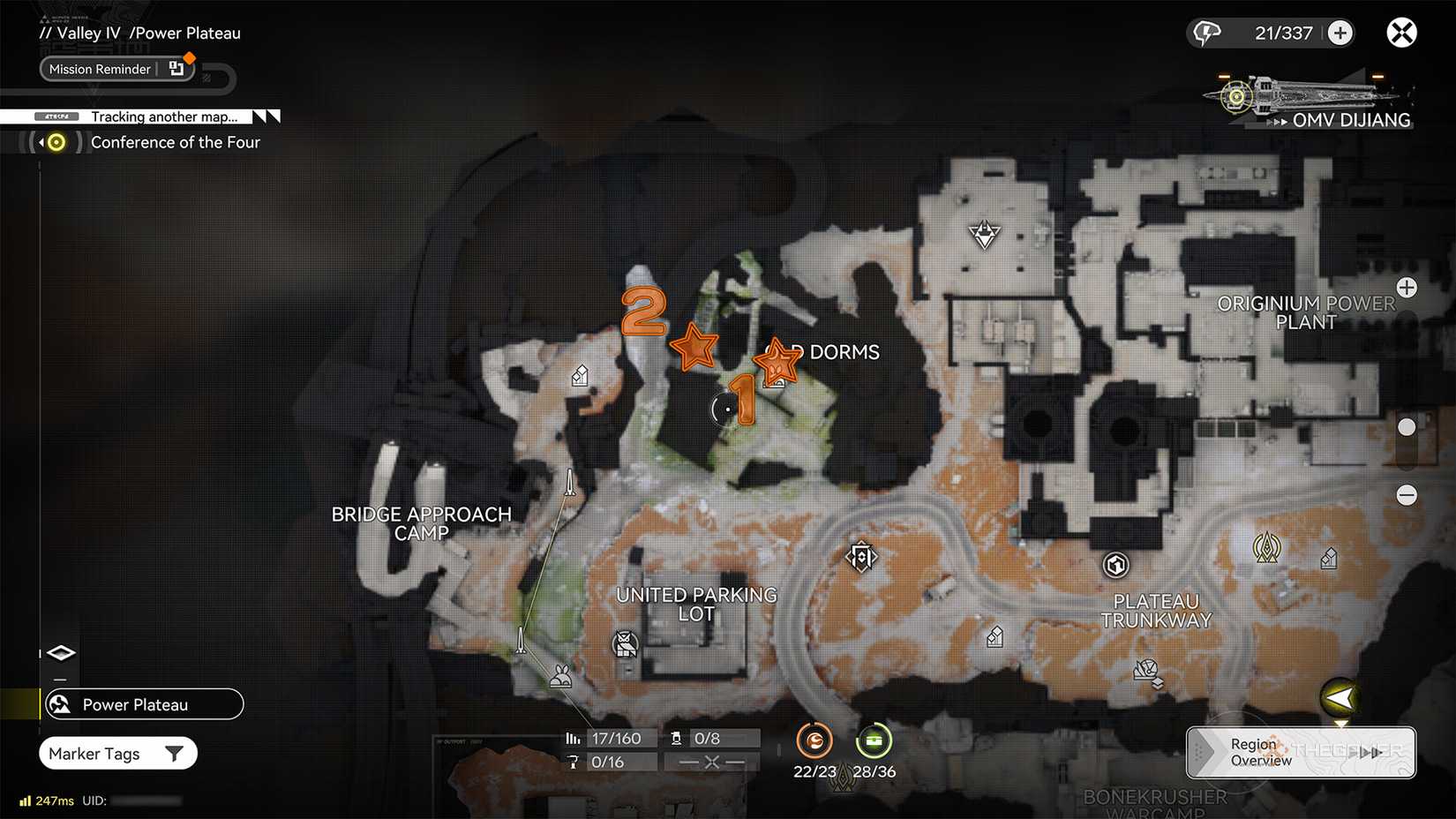This screenshot has height=819, width=1456.
Task: Click the zoom in plus button on the map edge
Action: (x=1407, y=287)
